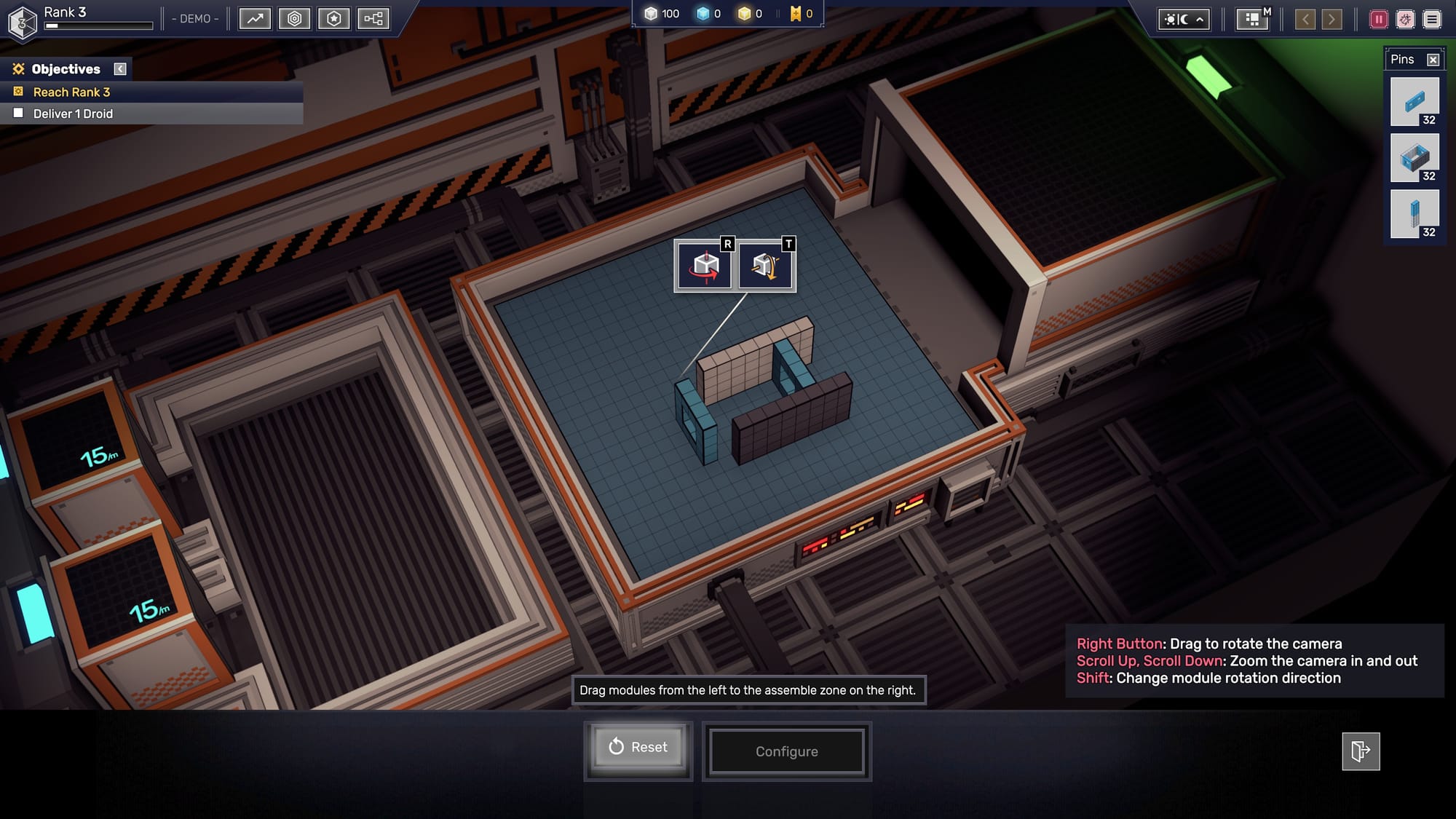This screenshot has width=1456, height=819.
Task: Open the star hexagon toolbar button
Action: coord(333,19)
